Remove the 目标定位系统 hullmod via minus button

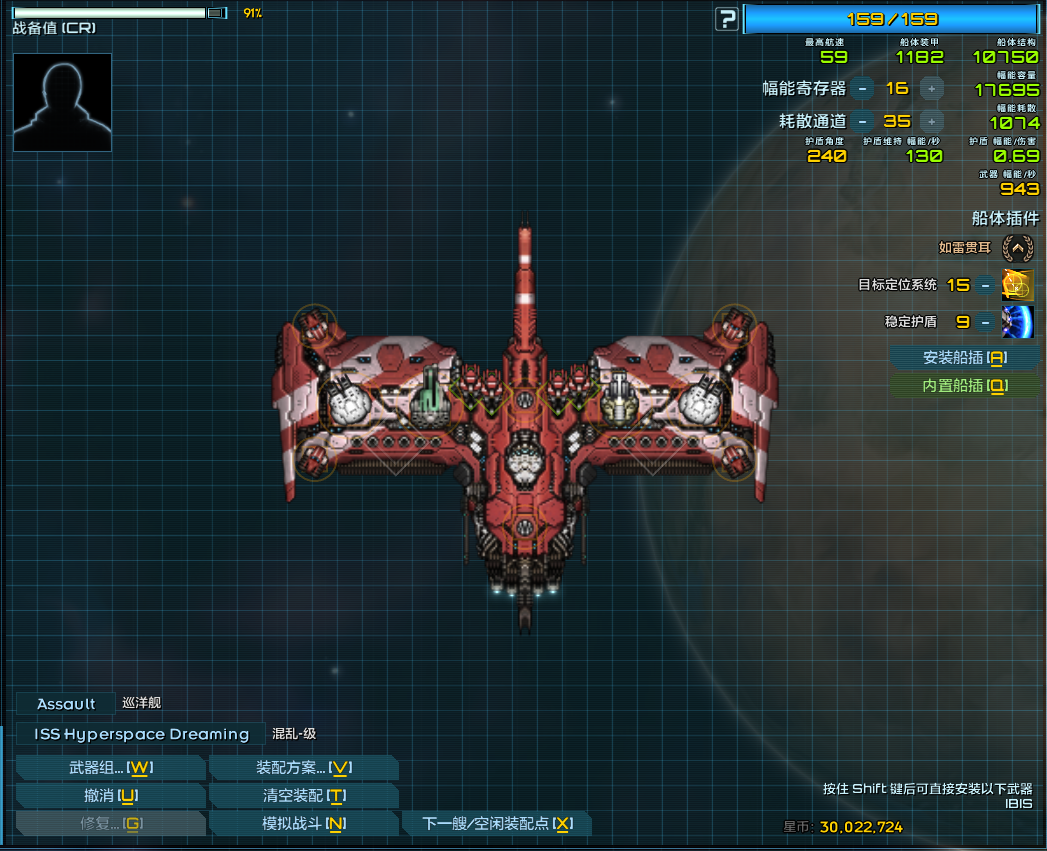pyautogui.click(x=986, y=285)
